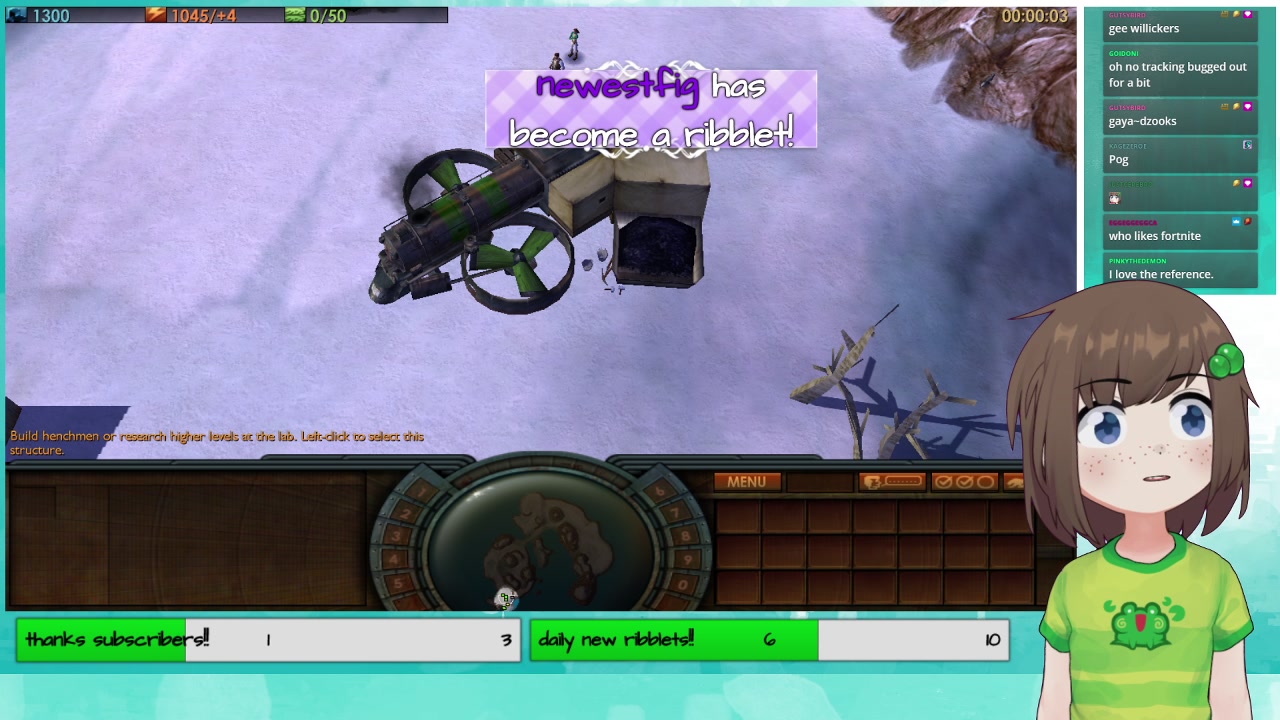
Task: Select control group 2 button
Action: [406, 512]
